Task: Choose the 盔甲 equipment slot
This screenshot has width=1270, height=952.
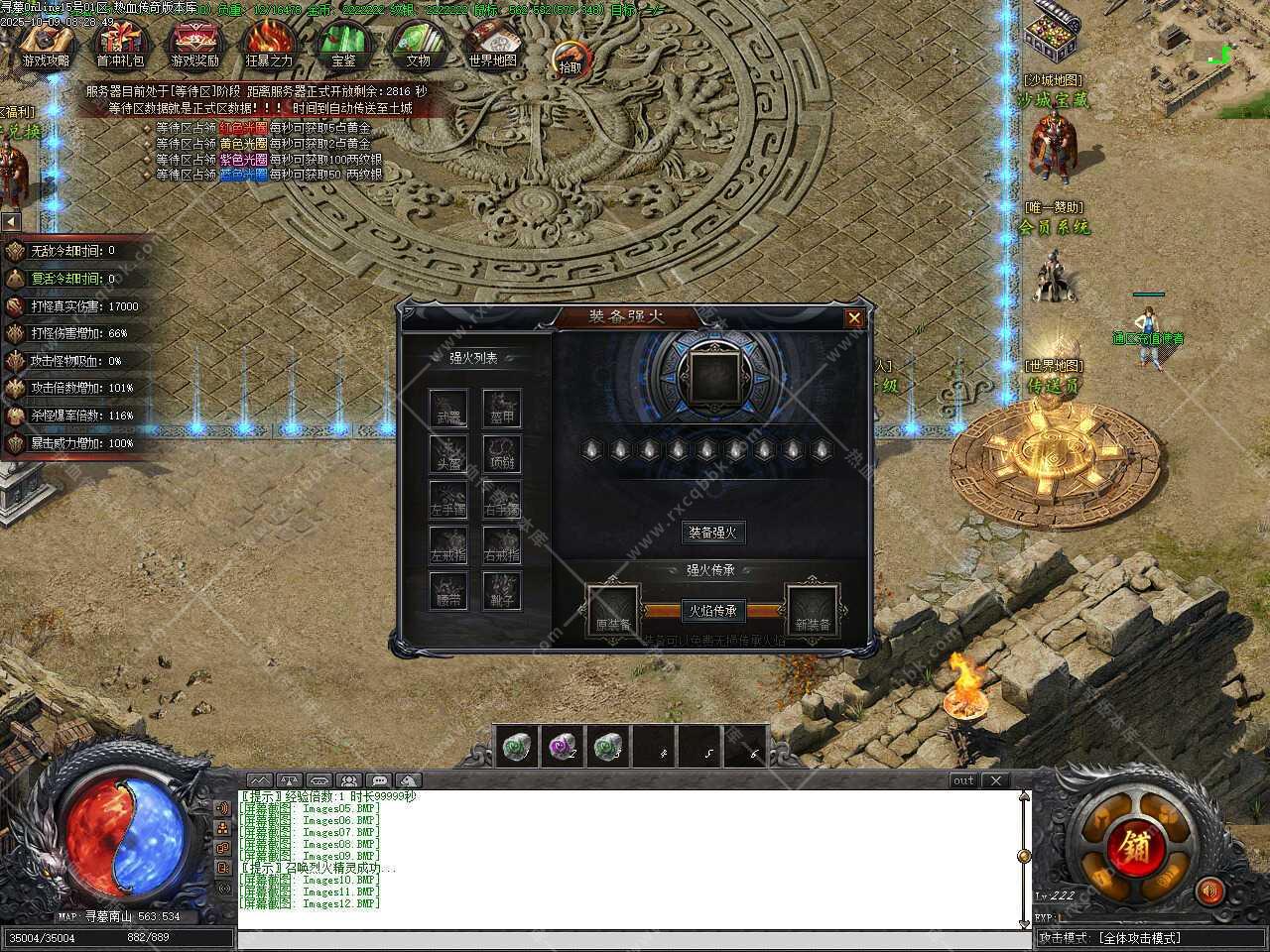Action: tap(502, 408)
